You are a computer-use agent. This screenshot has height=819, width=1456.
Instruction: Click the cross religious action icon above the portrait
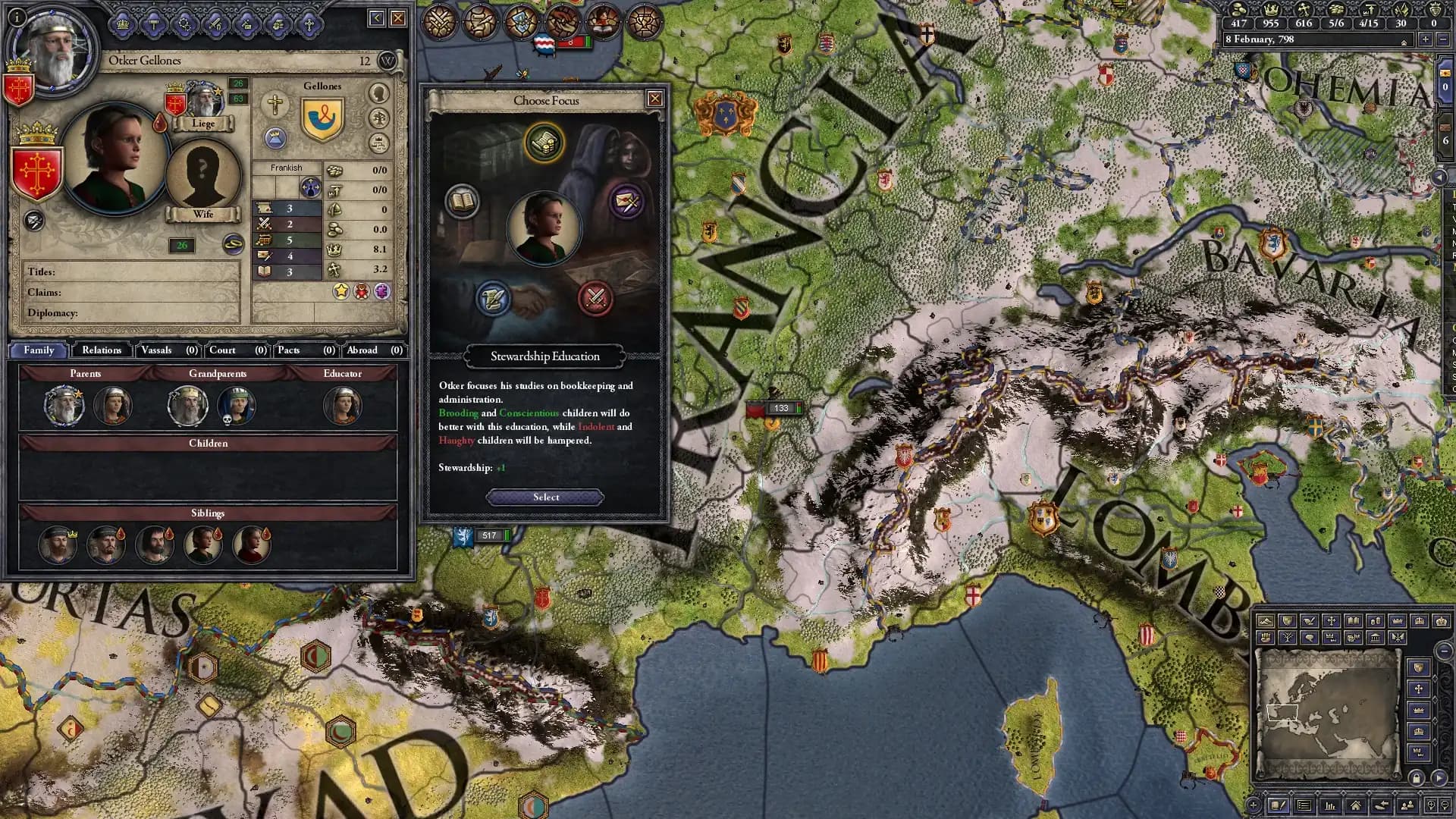(x=311, y=24)
